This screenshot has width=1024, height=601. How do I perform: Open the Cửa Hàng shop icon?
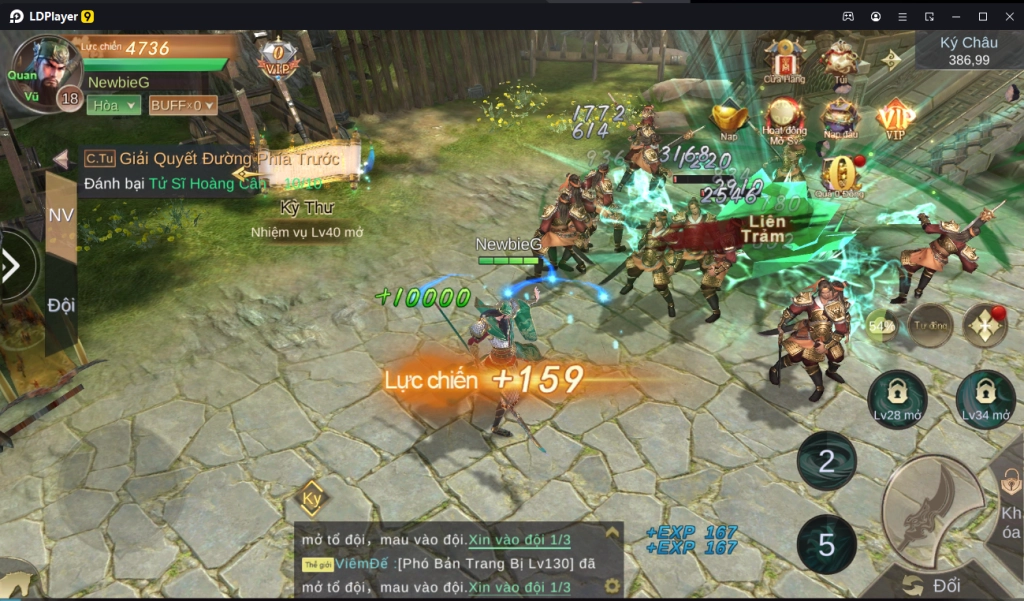[x=785, y=60]
